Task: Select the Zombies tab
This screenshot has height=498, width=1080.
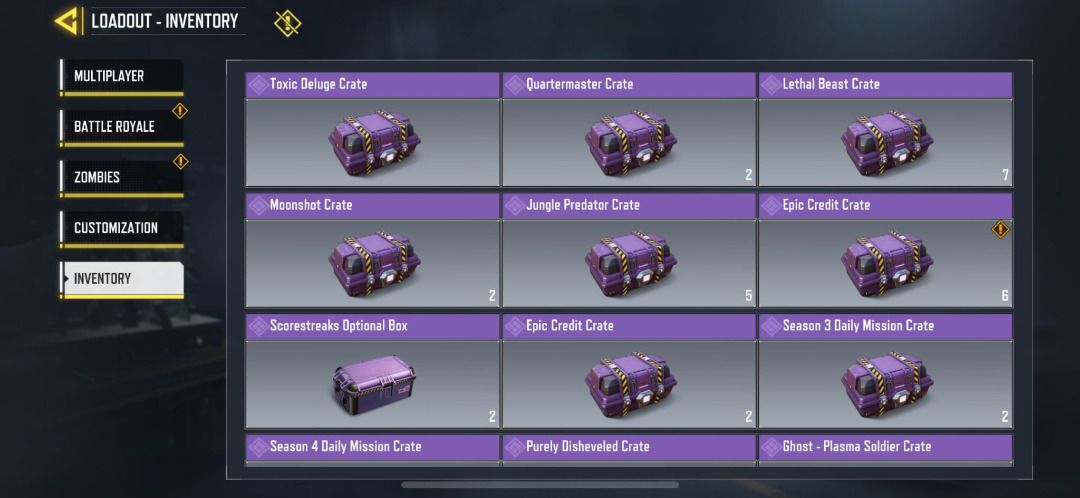Action: 121,178
